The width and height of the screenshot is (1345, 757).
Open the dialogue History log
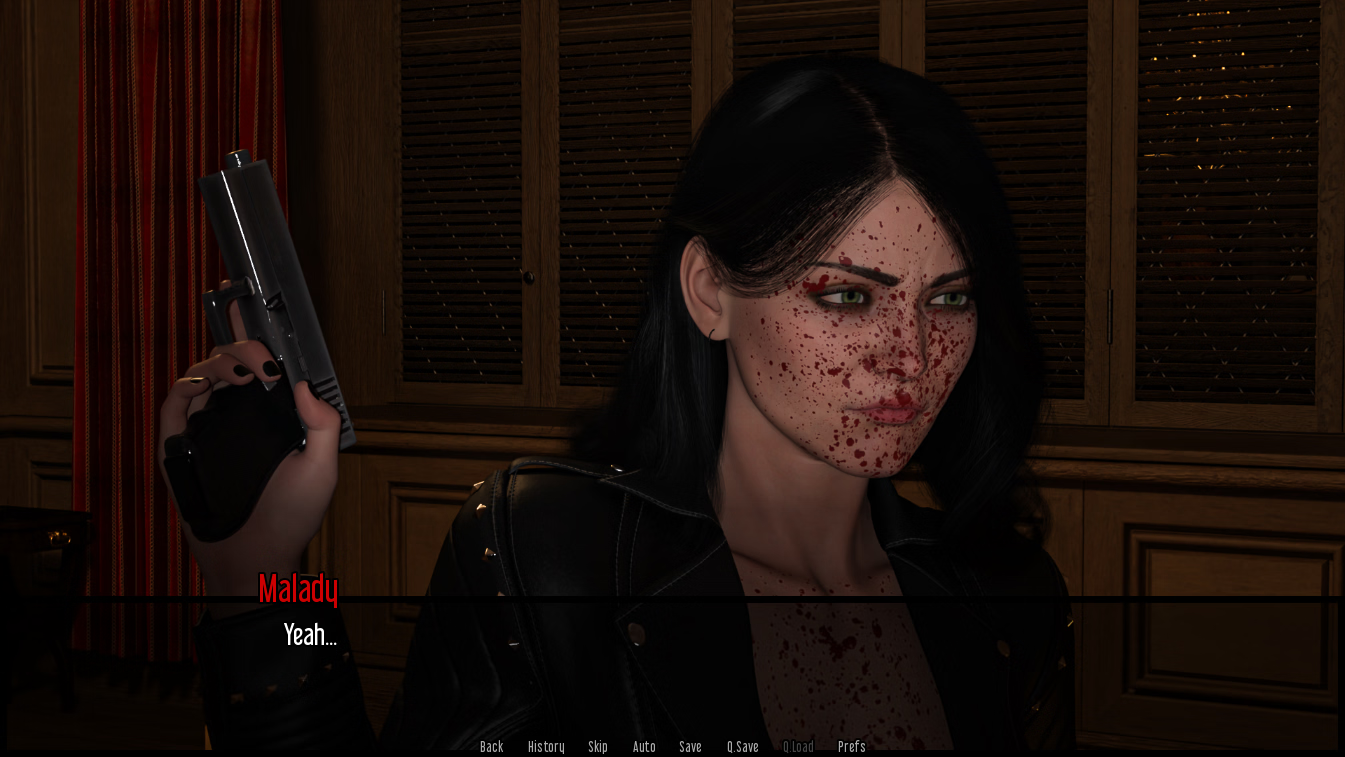546,747
